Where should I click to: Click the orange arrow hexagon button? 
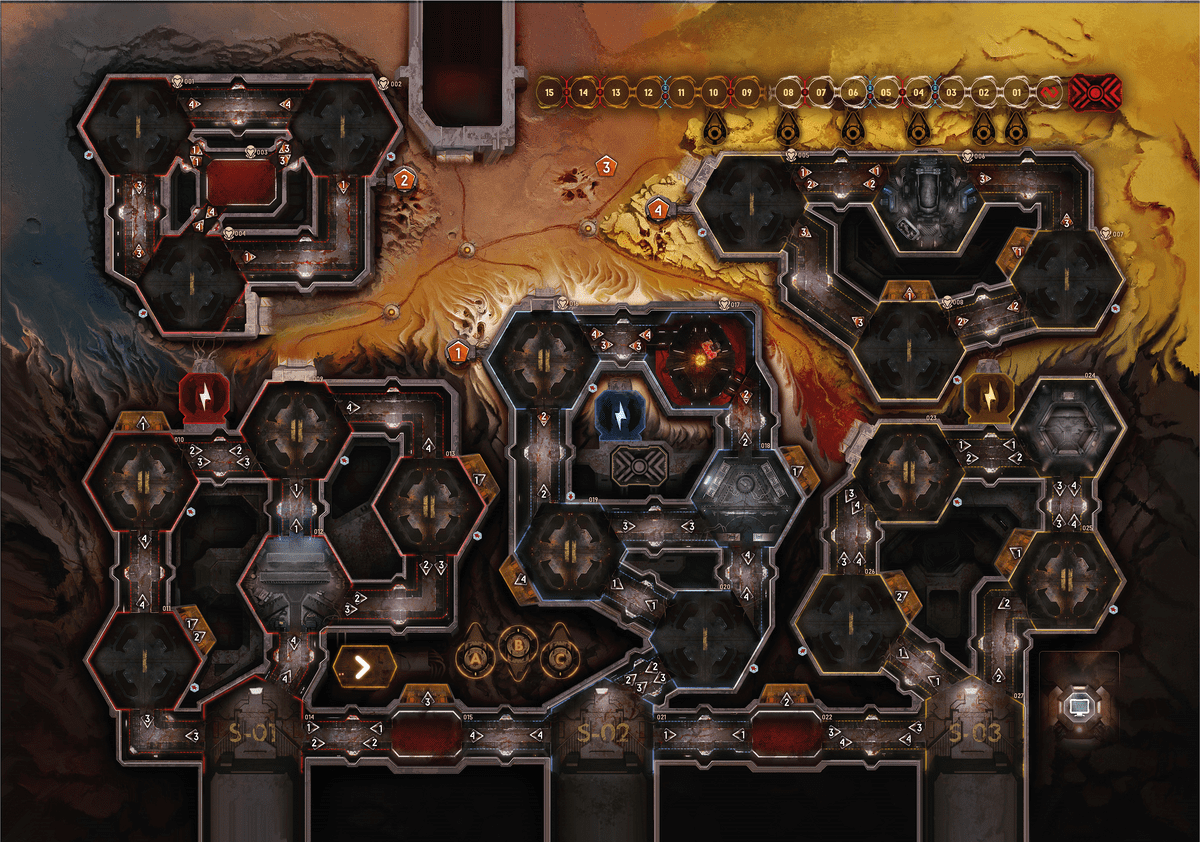pos(362,664)
